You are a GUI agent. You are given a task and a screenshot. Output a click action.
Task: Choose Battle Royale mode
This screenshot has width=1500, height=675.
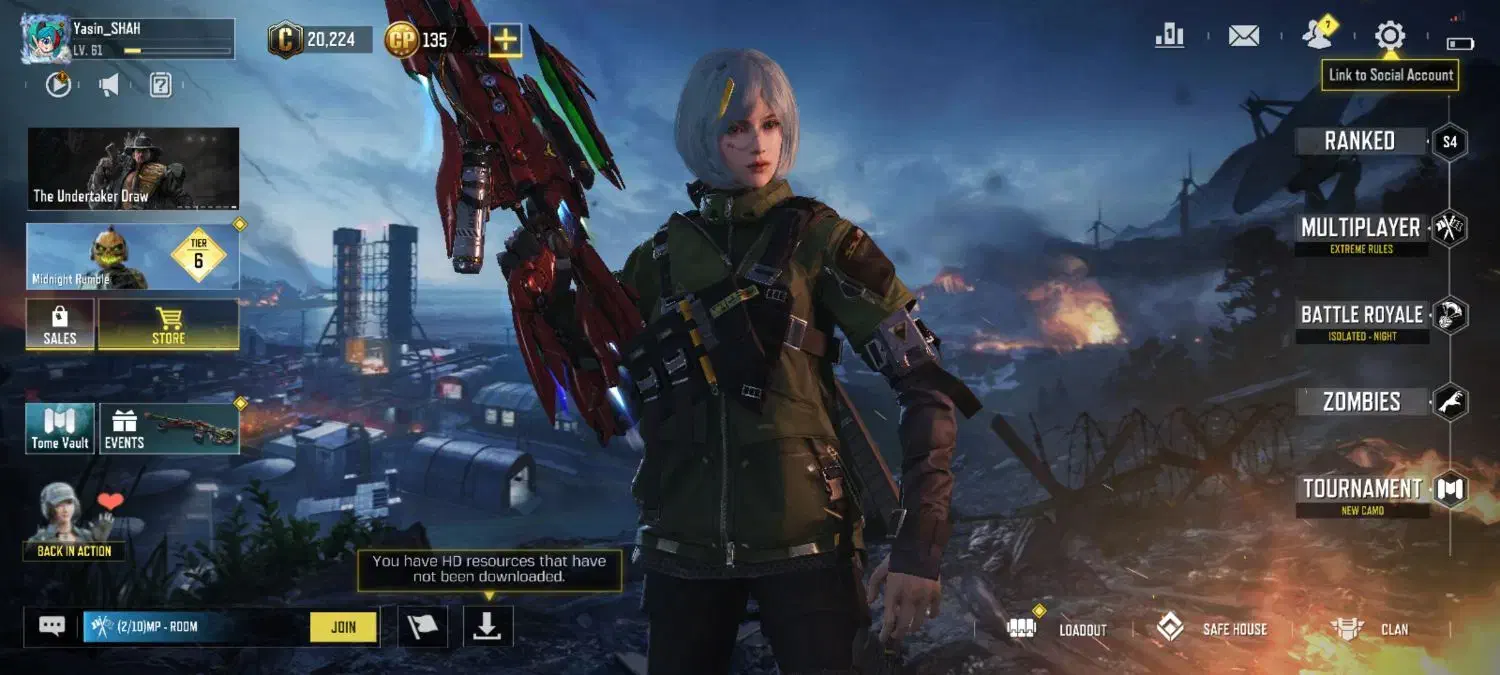(x=1361, y=315)
